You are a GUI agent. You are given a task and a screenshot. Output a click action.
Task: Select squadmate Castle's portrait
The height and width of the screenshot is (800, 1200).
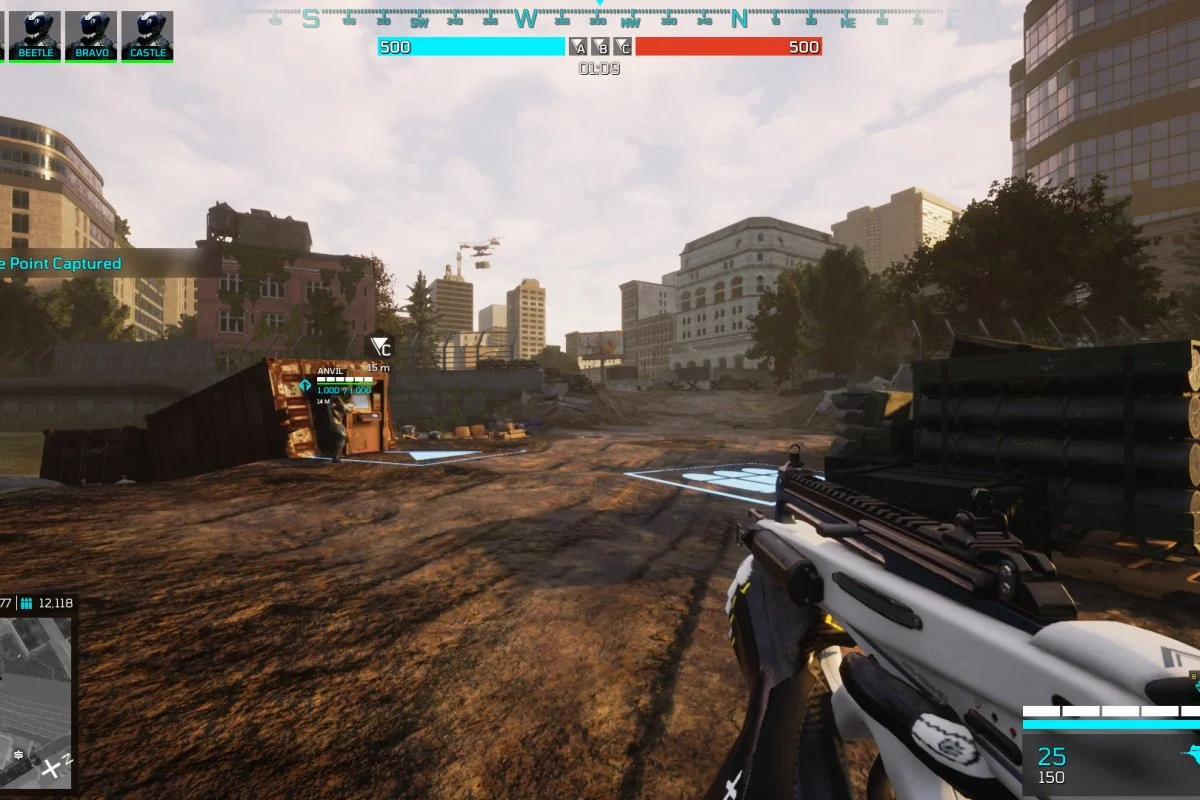148,35
